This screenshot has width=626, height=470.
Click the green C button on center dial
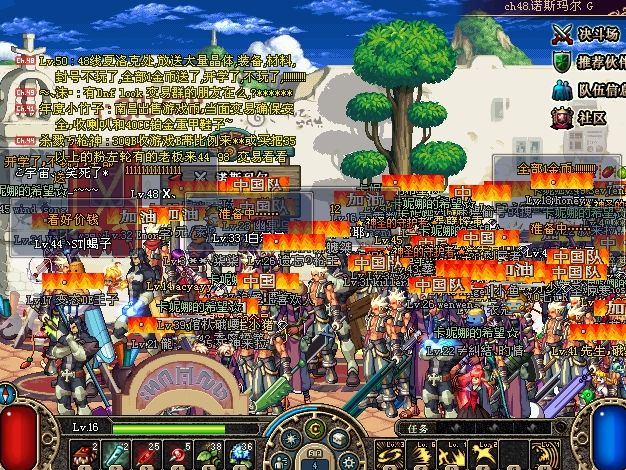pyautogui.click(x=314, y=430)
